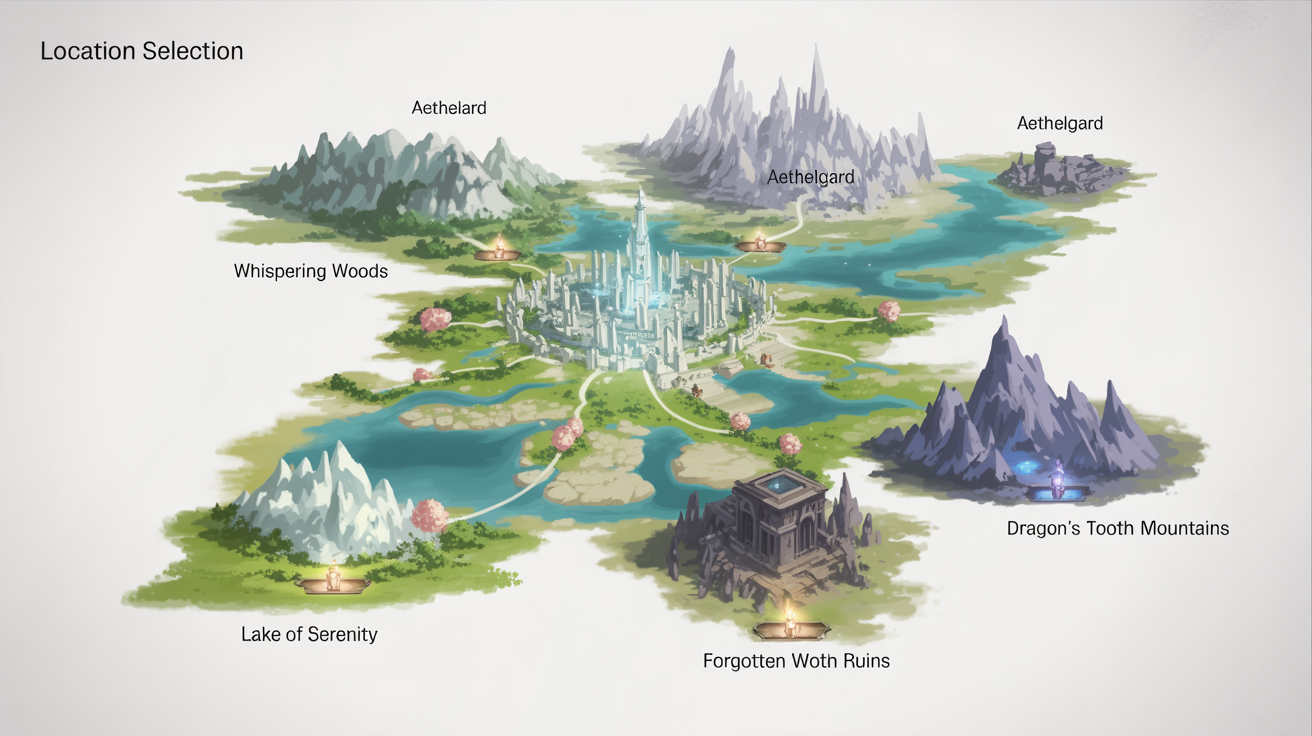The image size is (1312, 736).
Task: Select the Forgotten Woth Ruins label
Action: tap(797, 660)
